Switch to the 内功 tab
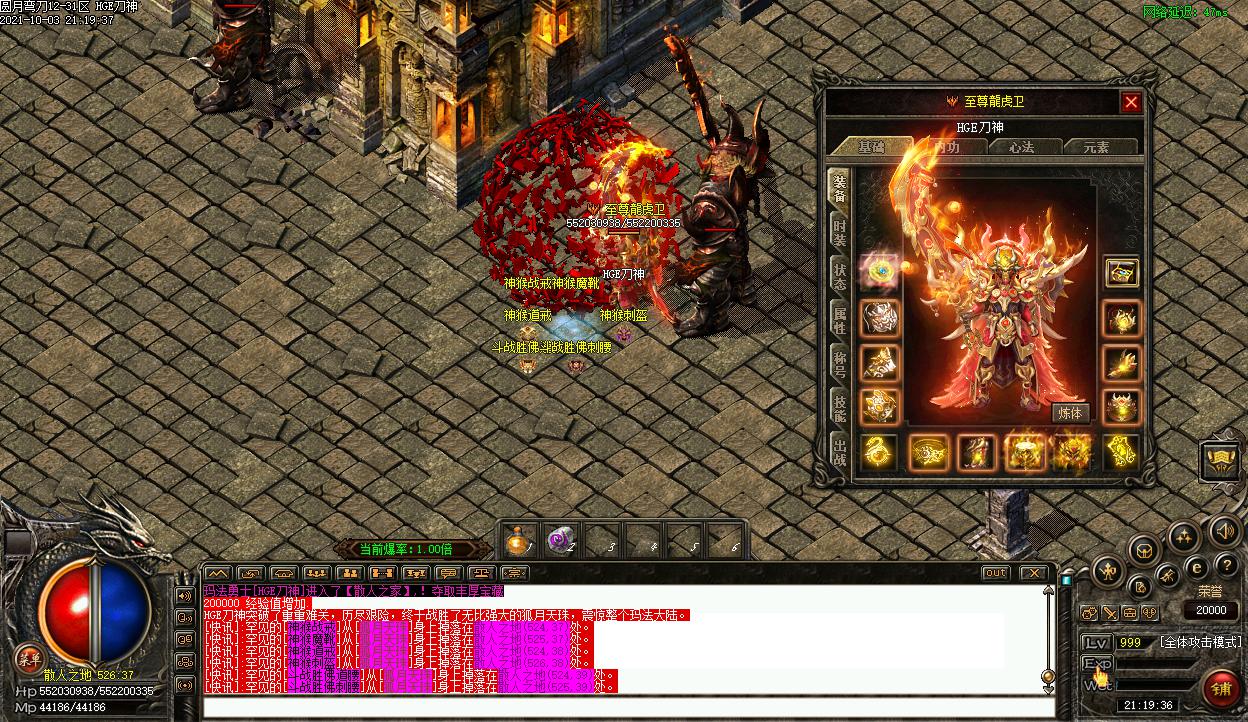Screen dimensions: 1248x722 [x=947, y=147]
